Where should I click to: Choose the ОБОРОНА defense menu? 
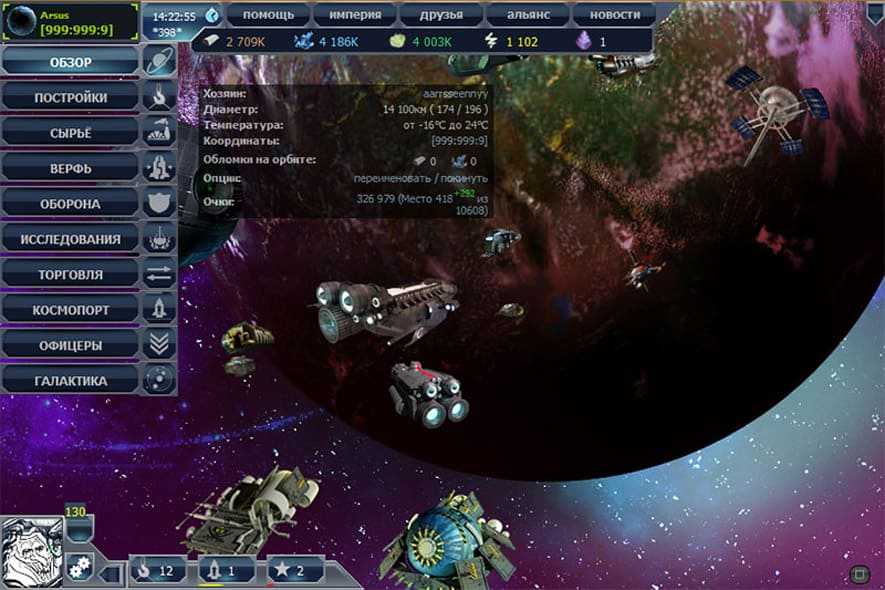pos(71,203)
